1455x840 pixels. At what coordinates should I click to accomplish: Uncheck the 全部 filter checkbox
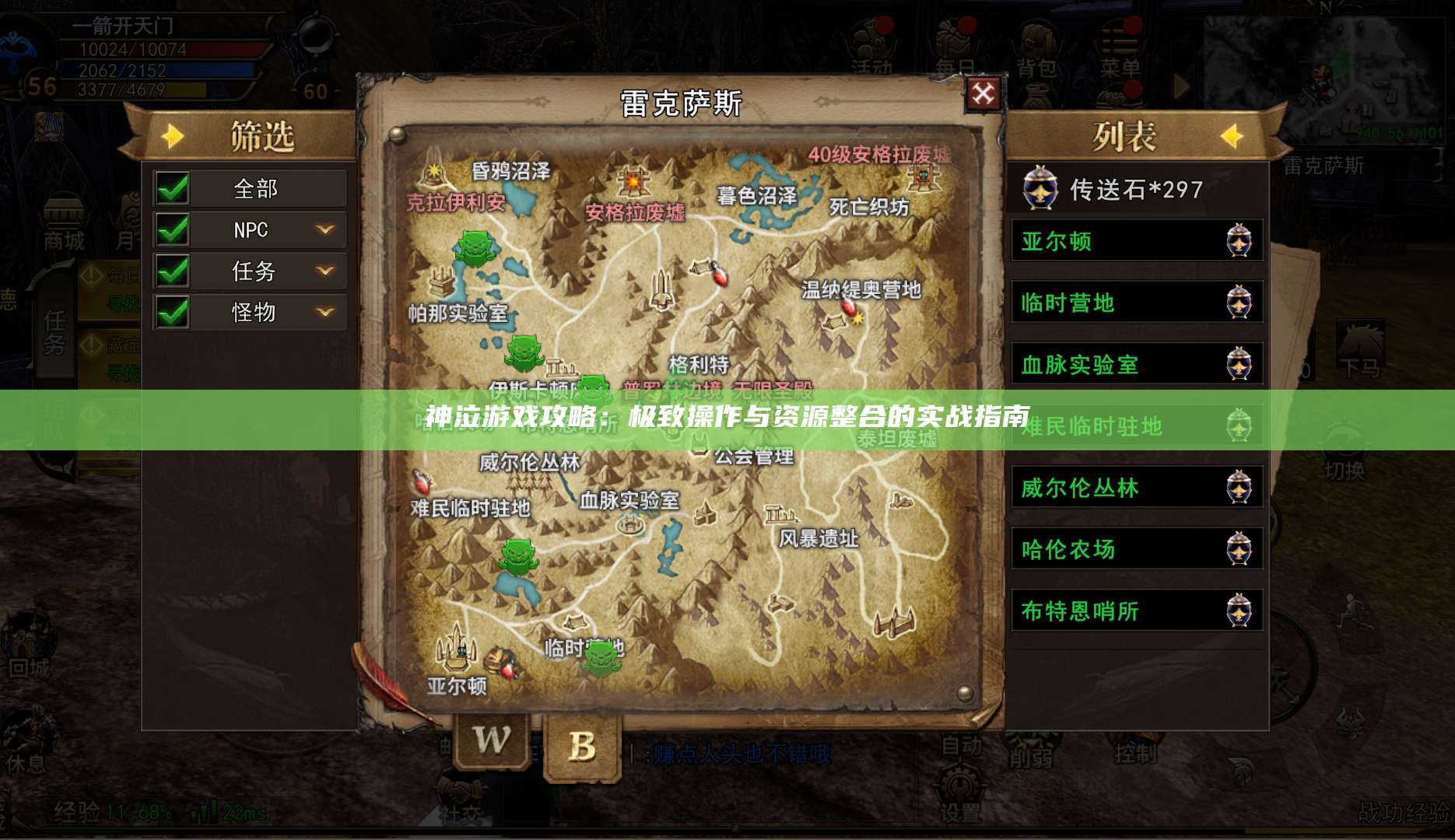click(x=172, y=189)
